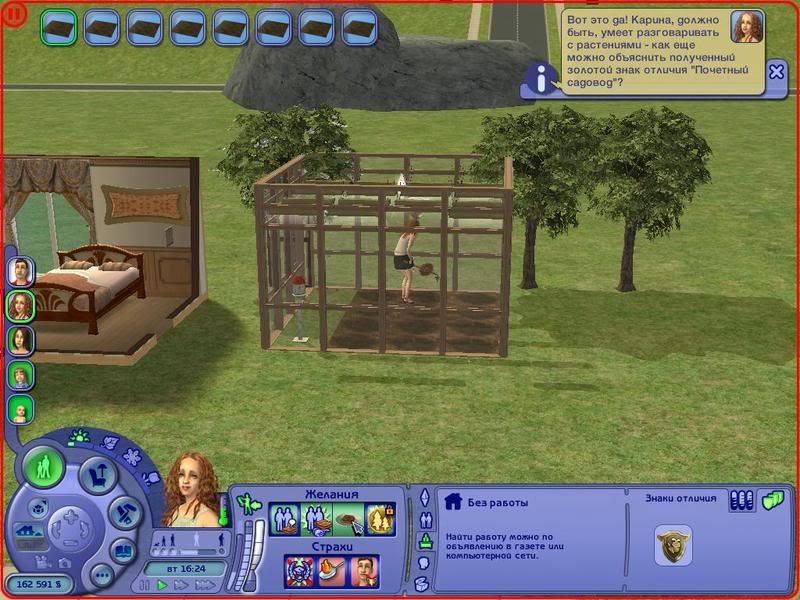The width and height of the screenshot is (800, 600).
Task: Select the highlighted first action queue icon
Action: point(58,27)
